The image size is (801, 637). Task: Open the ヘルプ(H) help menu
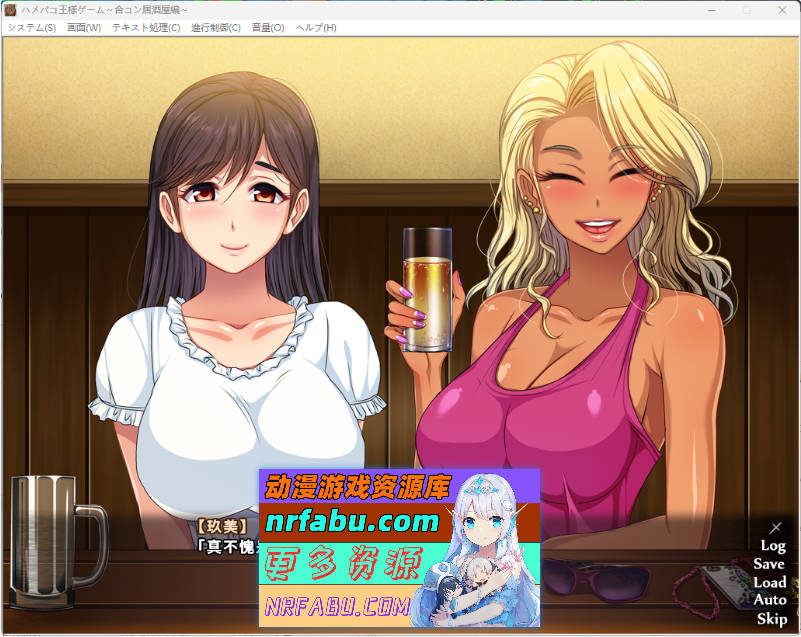click(316, 27)
